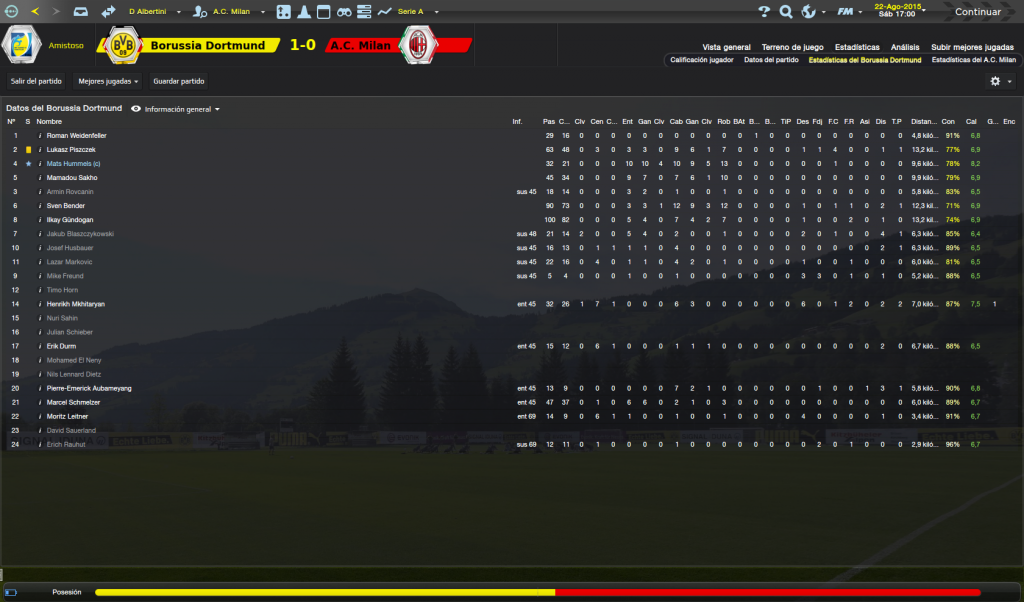The height and width of the screenshot is (602, 1024).
Task: Open the Análisis tab
Action: tap(905, 47)
